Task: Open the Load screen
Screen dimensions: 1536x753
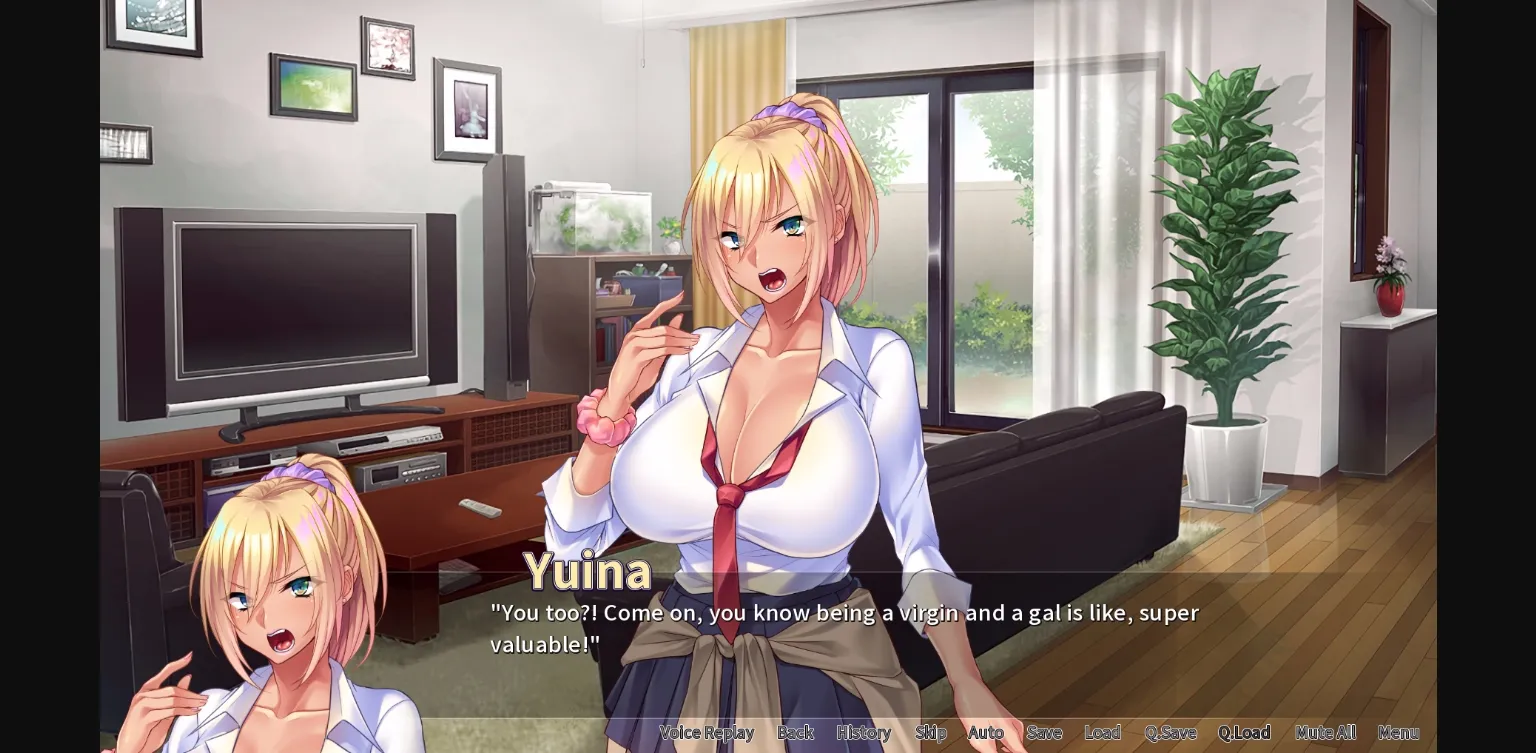Action: coord(1103,732)
